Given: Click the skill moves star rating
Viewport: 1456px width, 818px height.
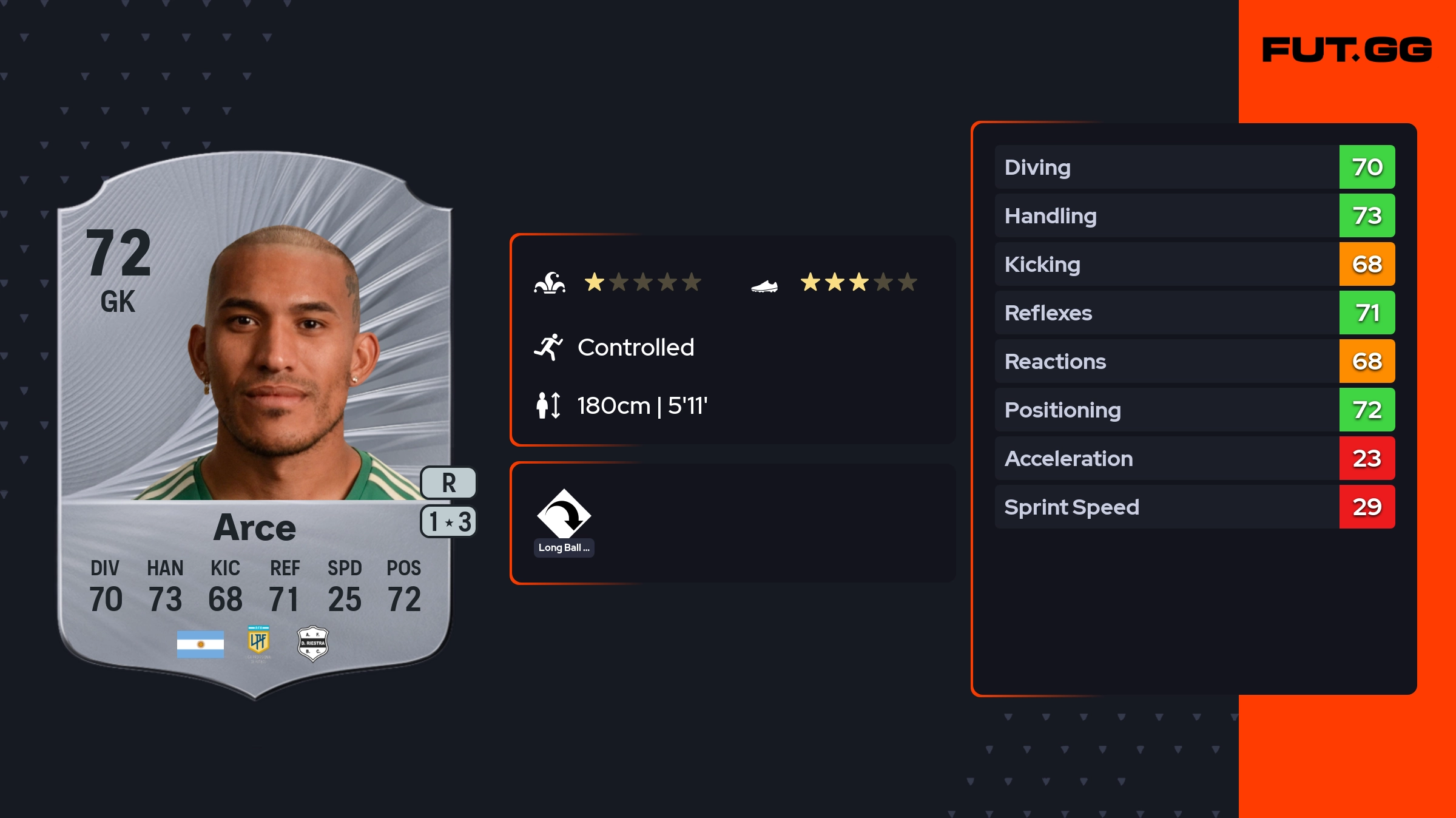Looking at the screenshot, I should [642, 282].
